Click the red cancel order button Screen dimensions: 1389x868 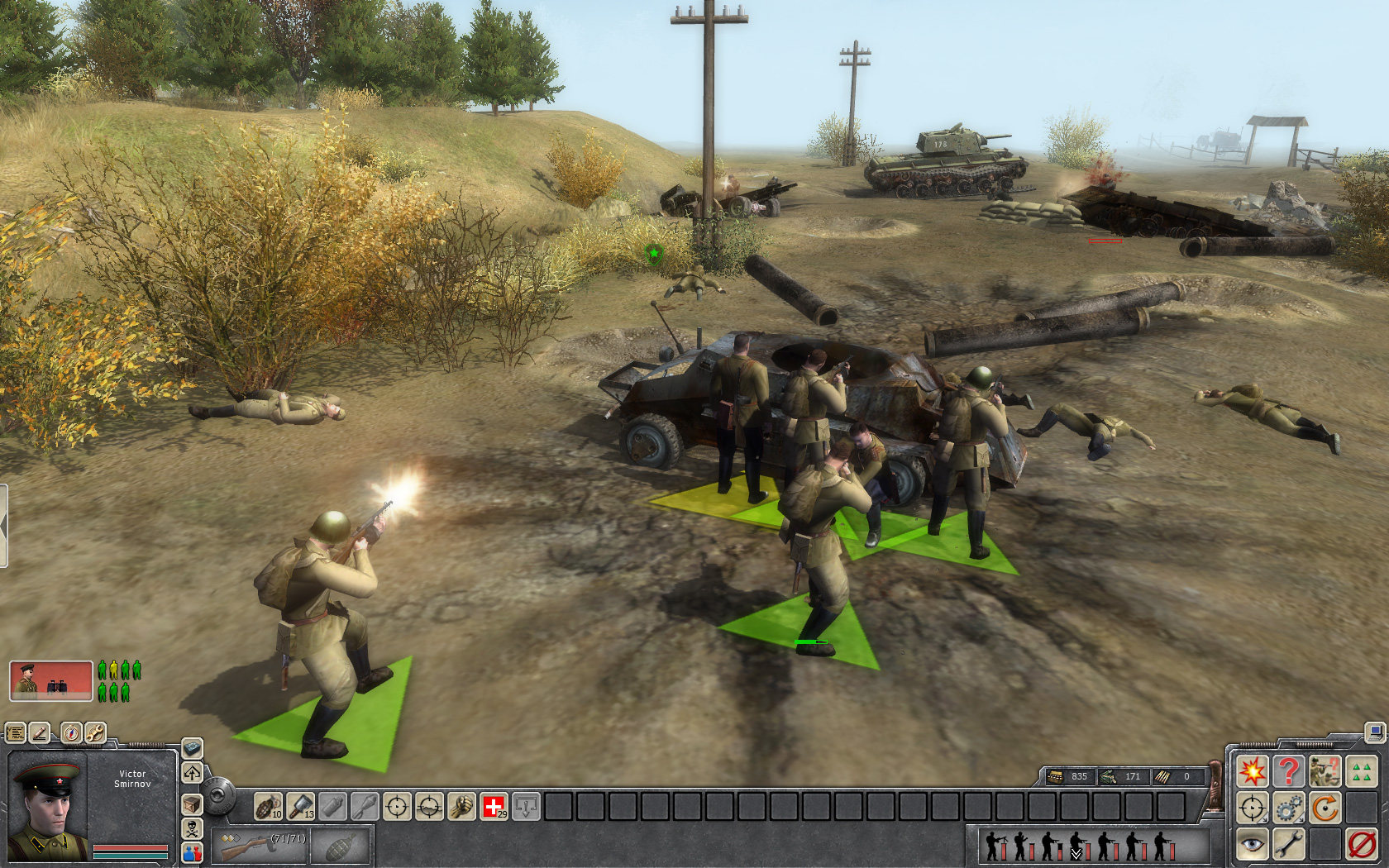point(1361,844)
